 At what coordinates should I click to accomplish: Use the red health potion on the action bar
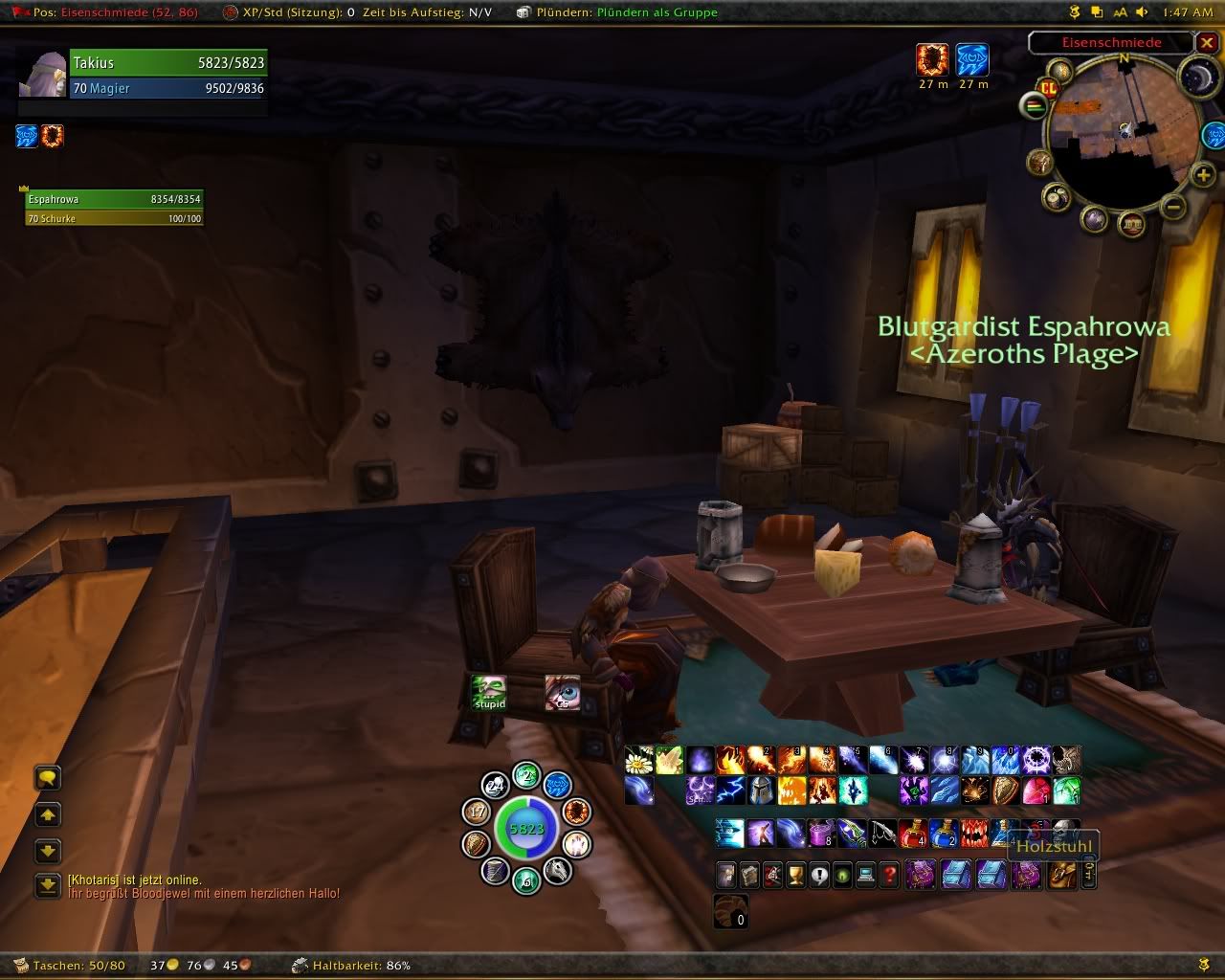pyautogui.click(x=912, y=833)
